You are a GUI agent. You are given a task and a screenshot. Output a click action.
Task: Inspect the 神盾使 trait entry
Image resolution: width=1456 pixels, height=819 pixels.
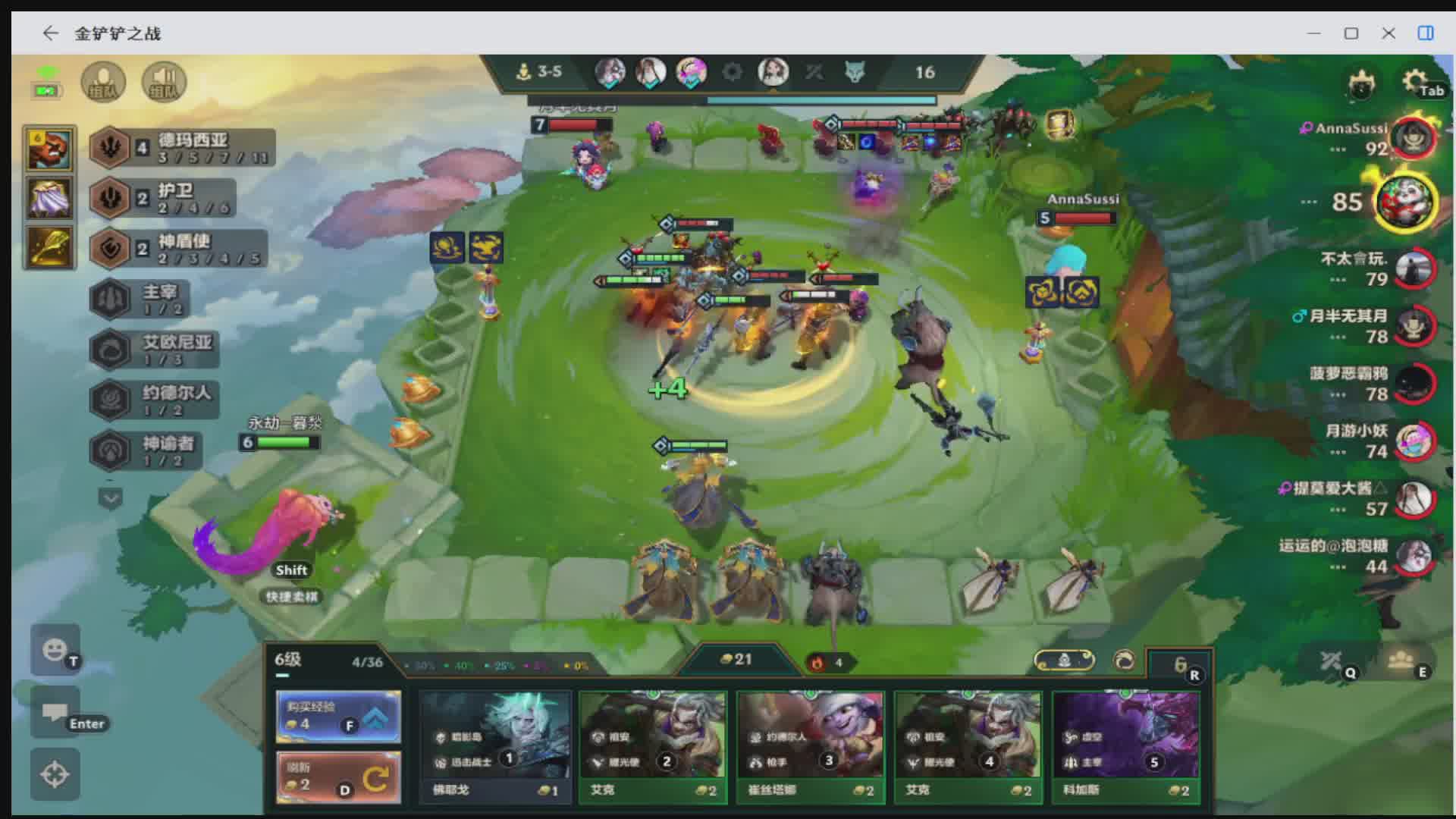178,249
